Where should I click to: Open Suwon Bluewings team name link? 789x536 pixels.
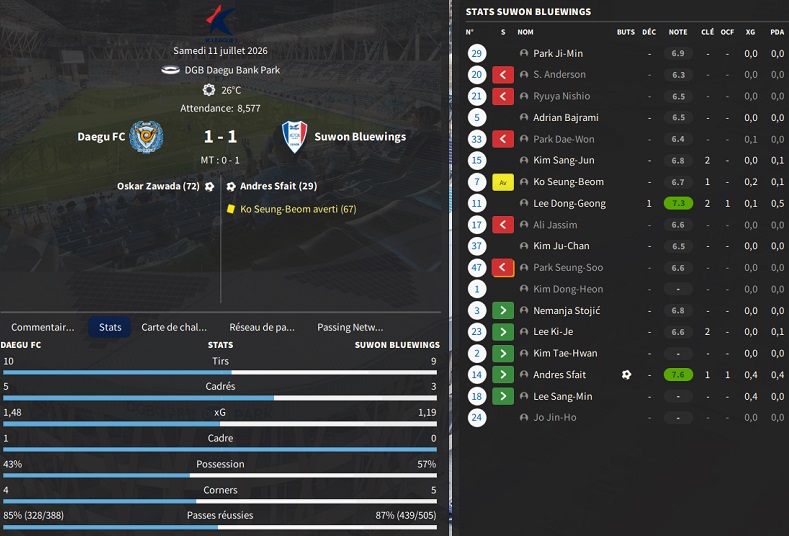pos(360,136)
